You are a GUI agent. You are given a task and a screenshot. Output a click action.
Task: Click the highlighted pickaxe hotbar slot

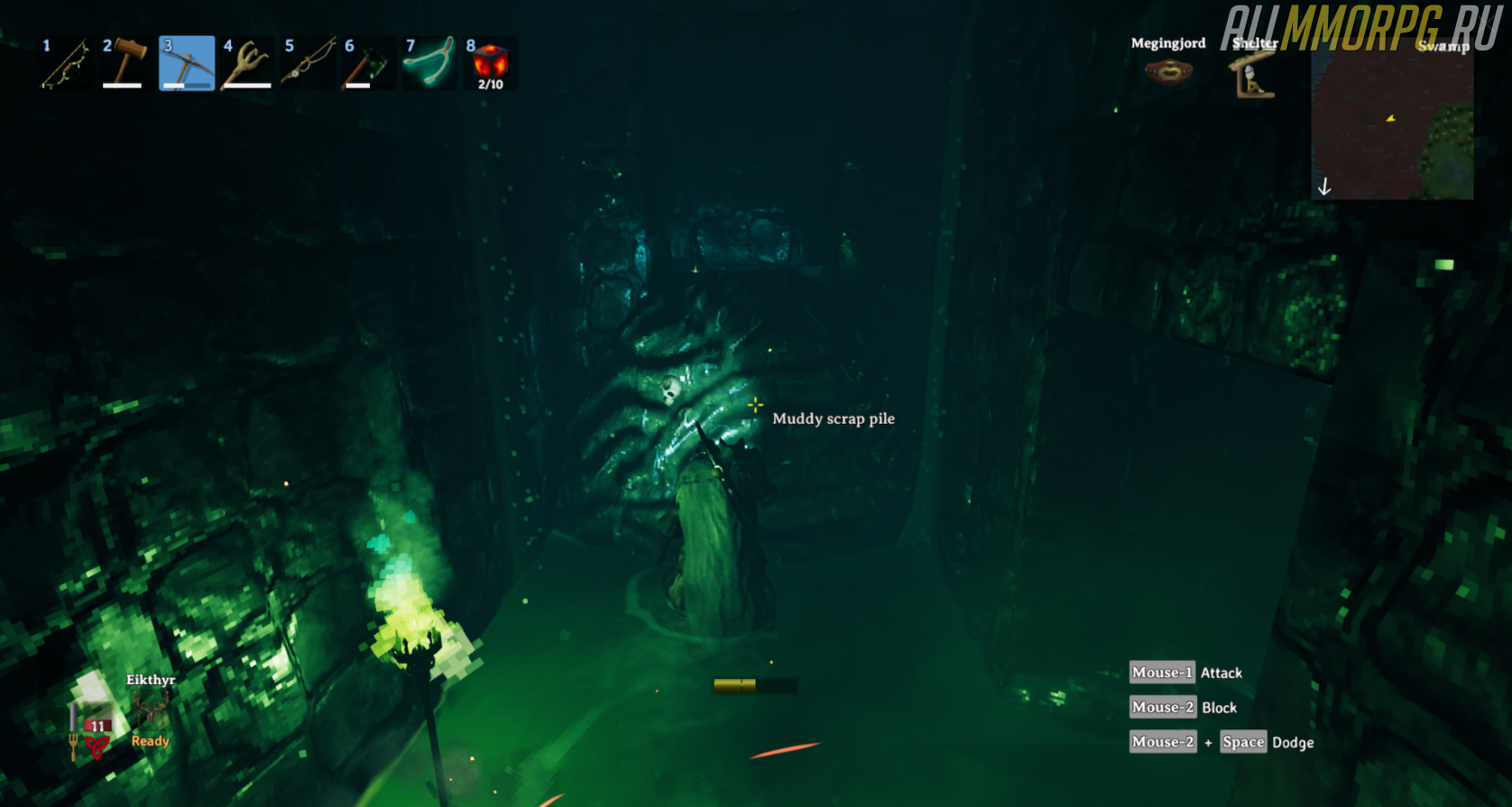pyautogui.click(x=187, y=63)
